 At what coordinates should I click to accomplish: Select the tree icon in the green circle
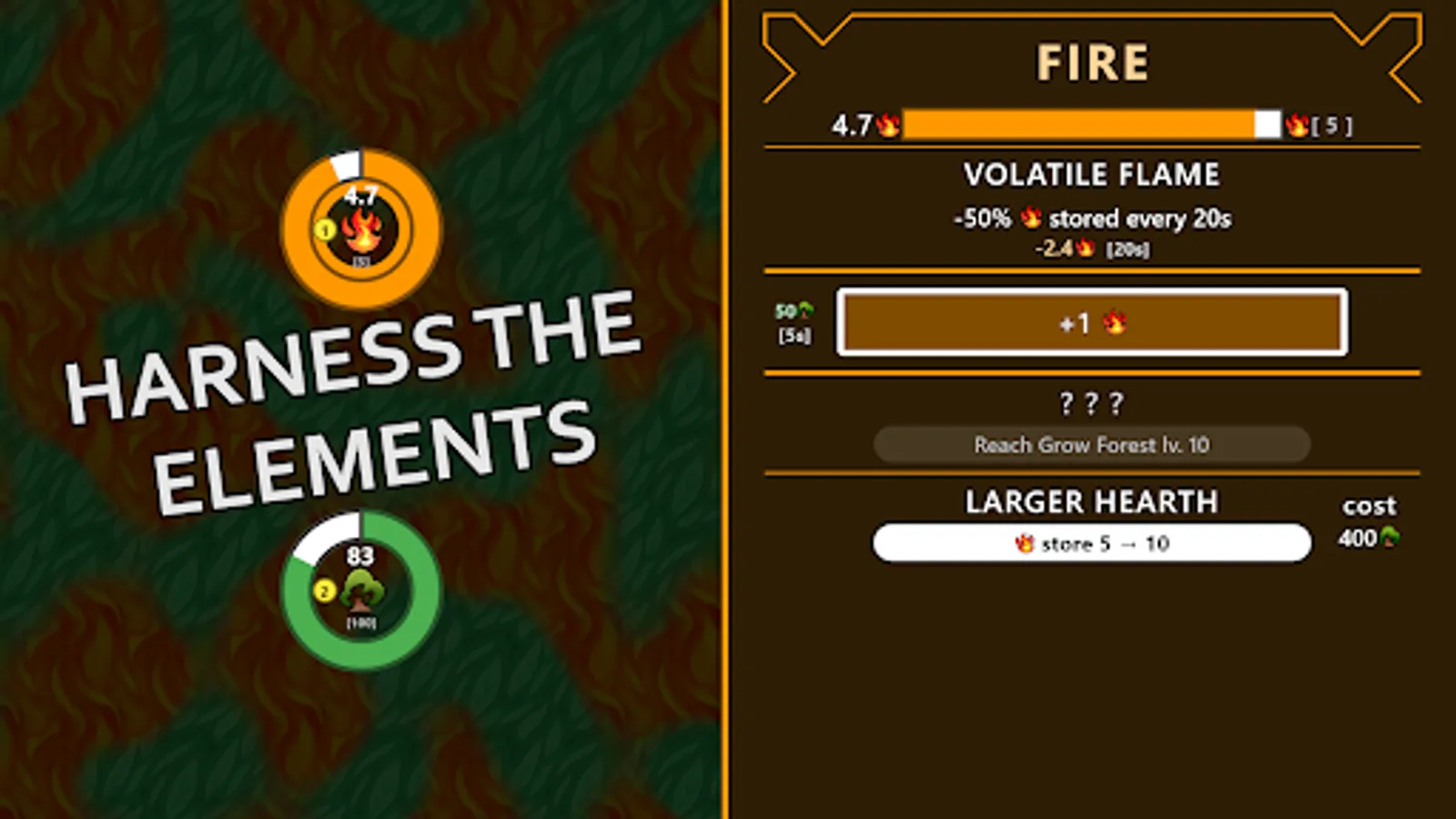pos(362,593)
